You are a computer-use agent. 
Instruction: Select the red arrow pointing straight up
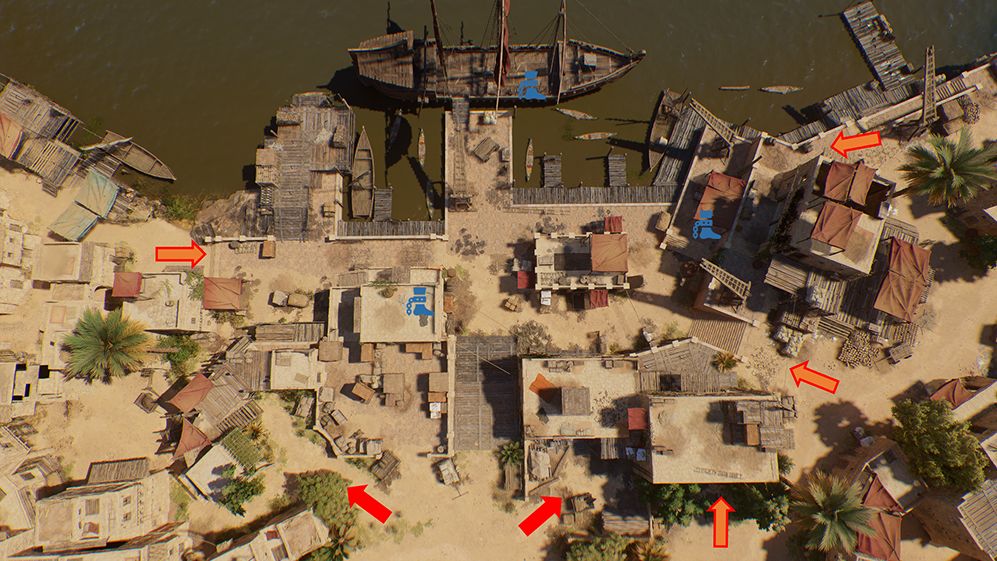coord(720,522)
